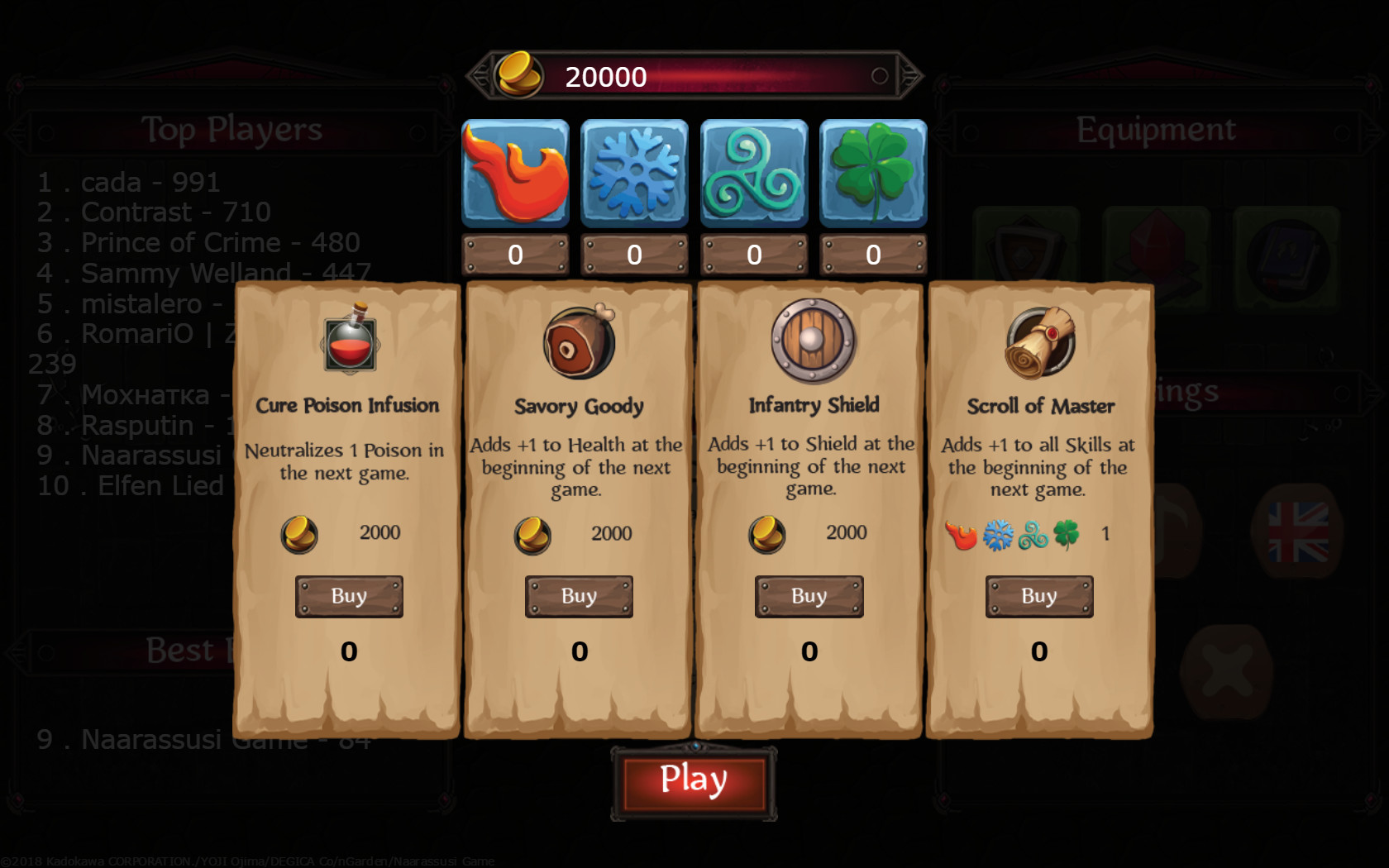Select the four-leaf clover skill tile
The width and height of the screenshot is (1389, 868).
coord(873,174)
